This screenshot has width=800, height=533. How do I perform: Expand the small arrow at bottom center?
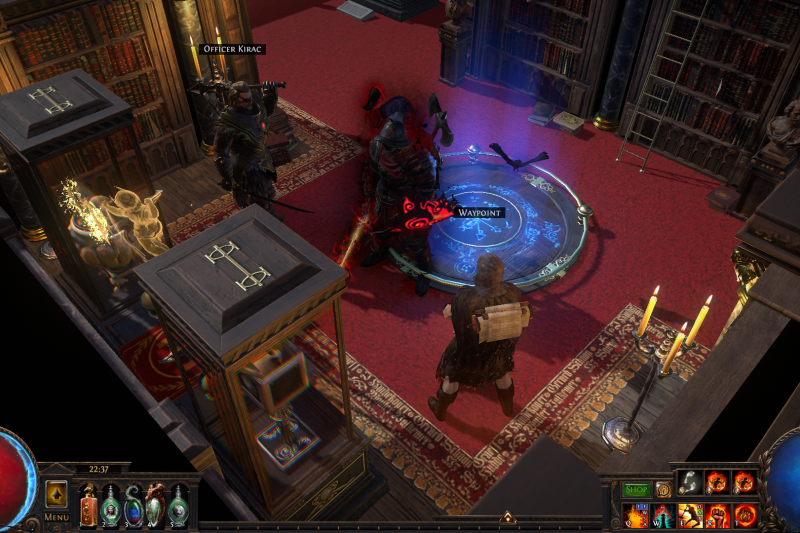507,518
